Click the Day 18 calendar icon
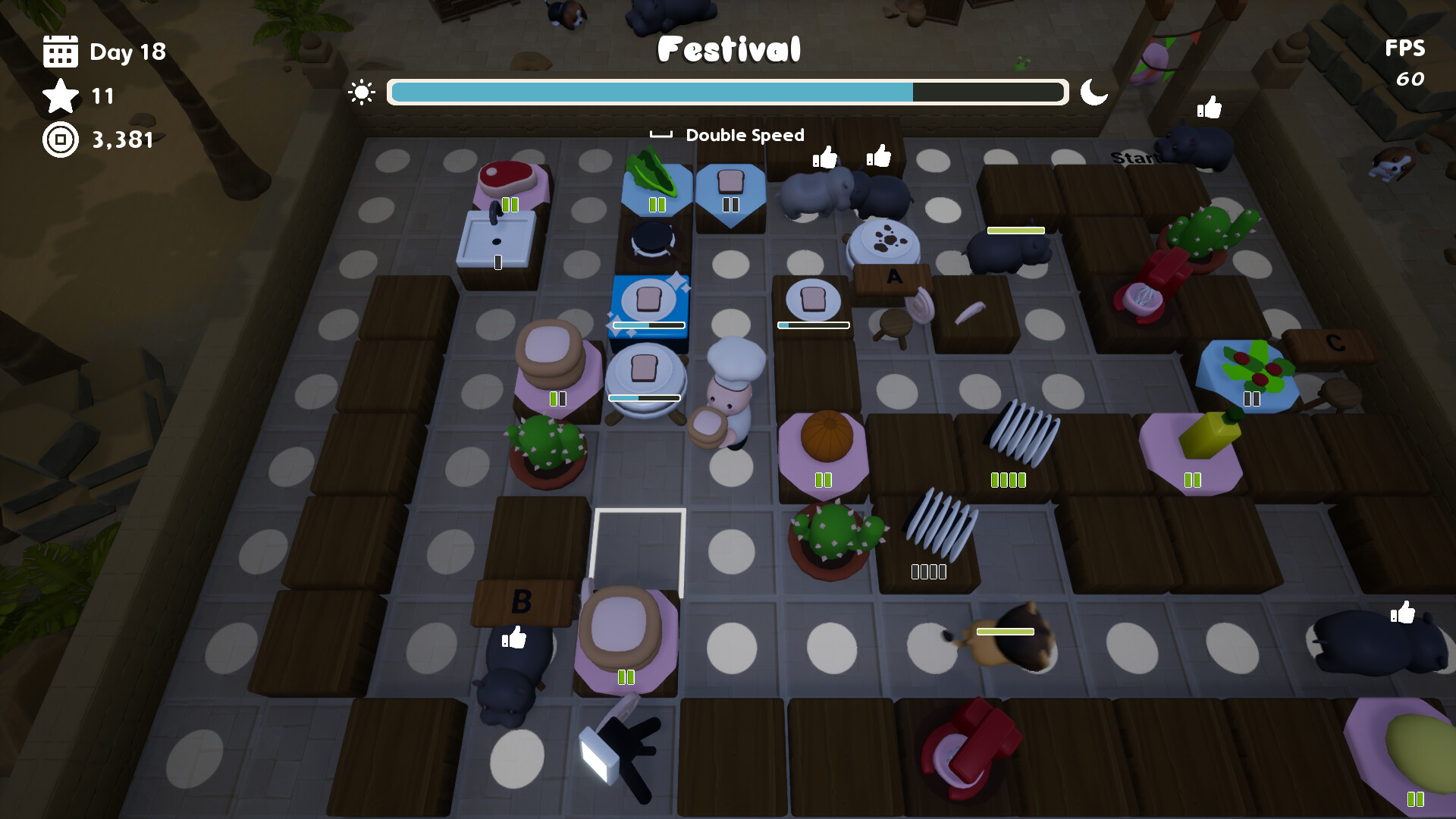 tap(61, 52)
